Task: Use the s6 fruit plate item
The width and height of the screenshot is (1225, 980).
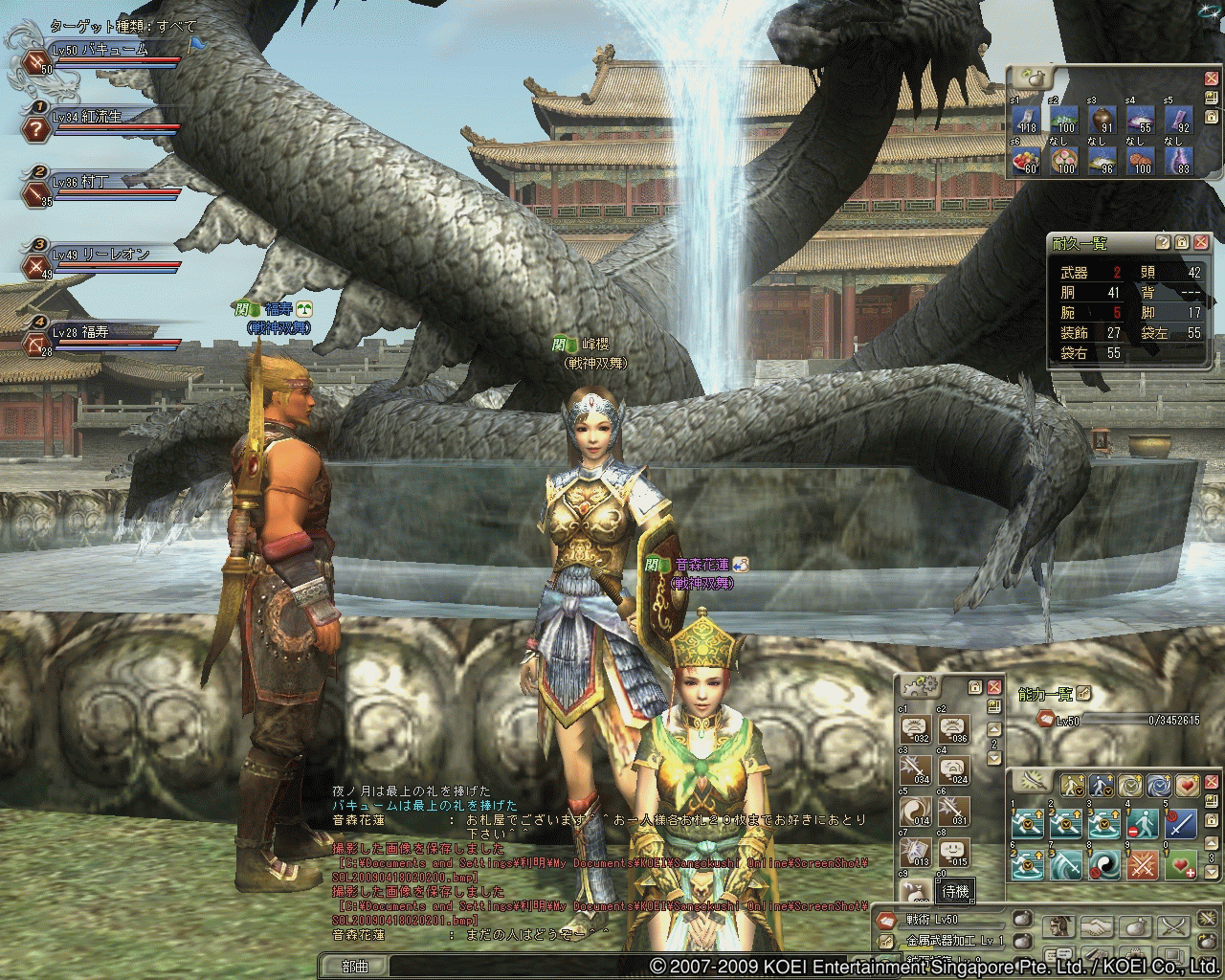Action: click(1027, 160)
